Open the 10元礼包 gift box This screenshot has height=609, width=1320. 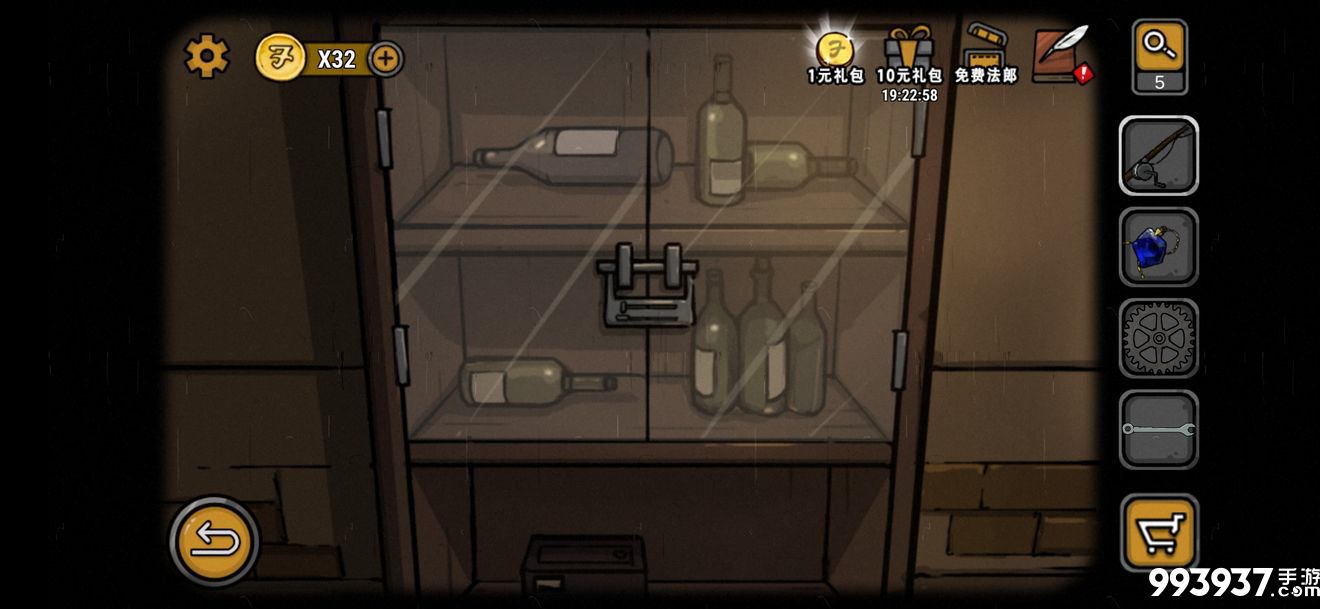[x=908, y=57]
